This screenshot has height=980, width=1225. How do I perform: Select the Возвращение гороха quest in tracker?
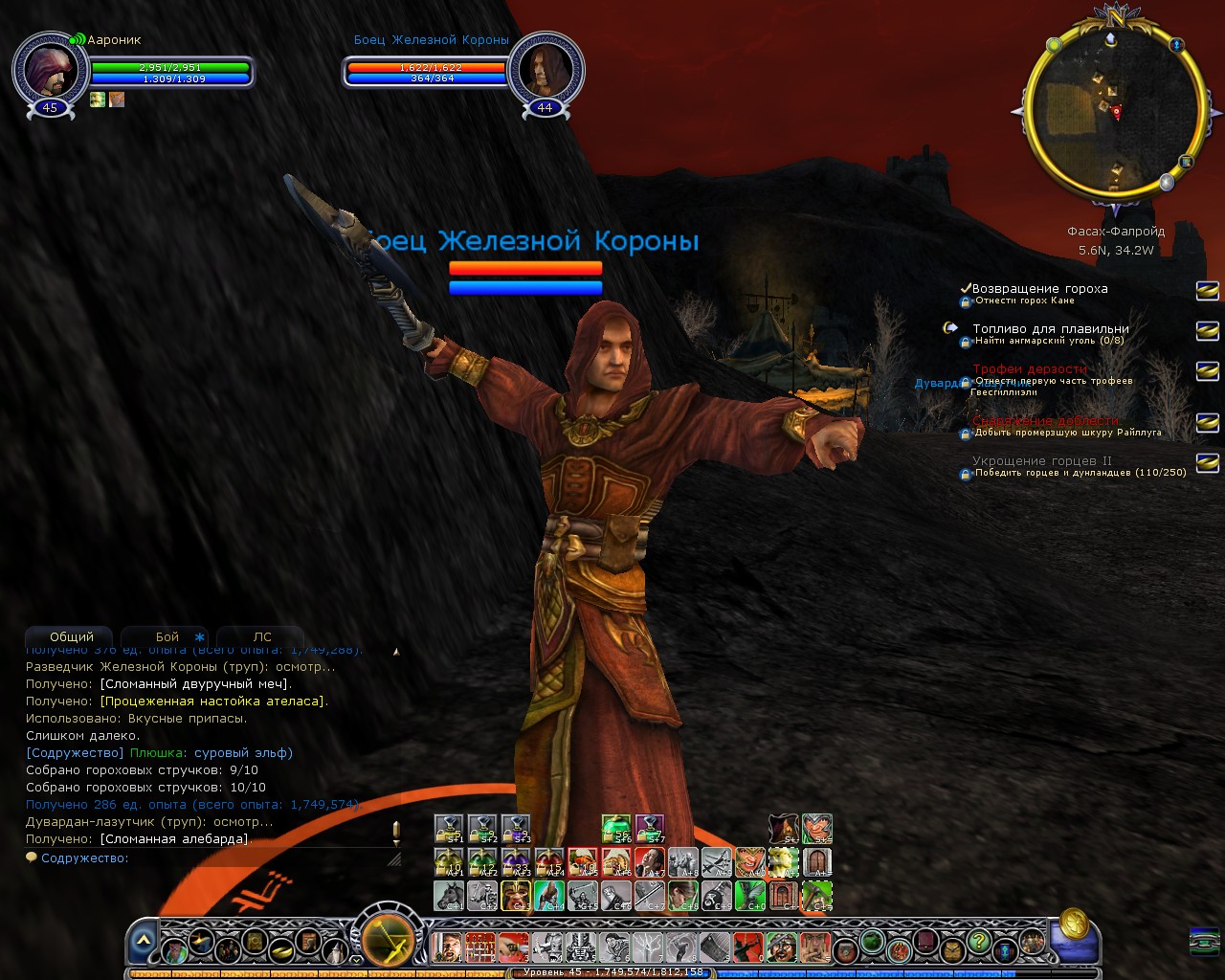click(x=1039, y=288)
